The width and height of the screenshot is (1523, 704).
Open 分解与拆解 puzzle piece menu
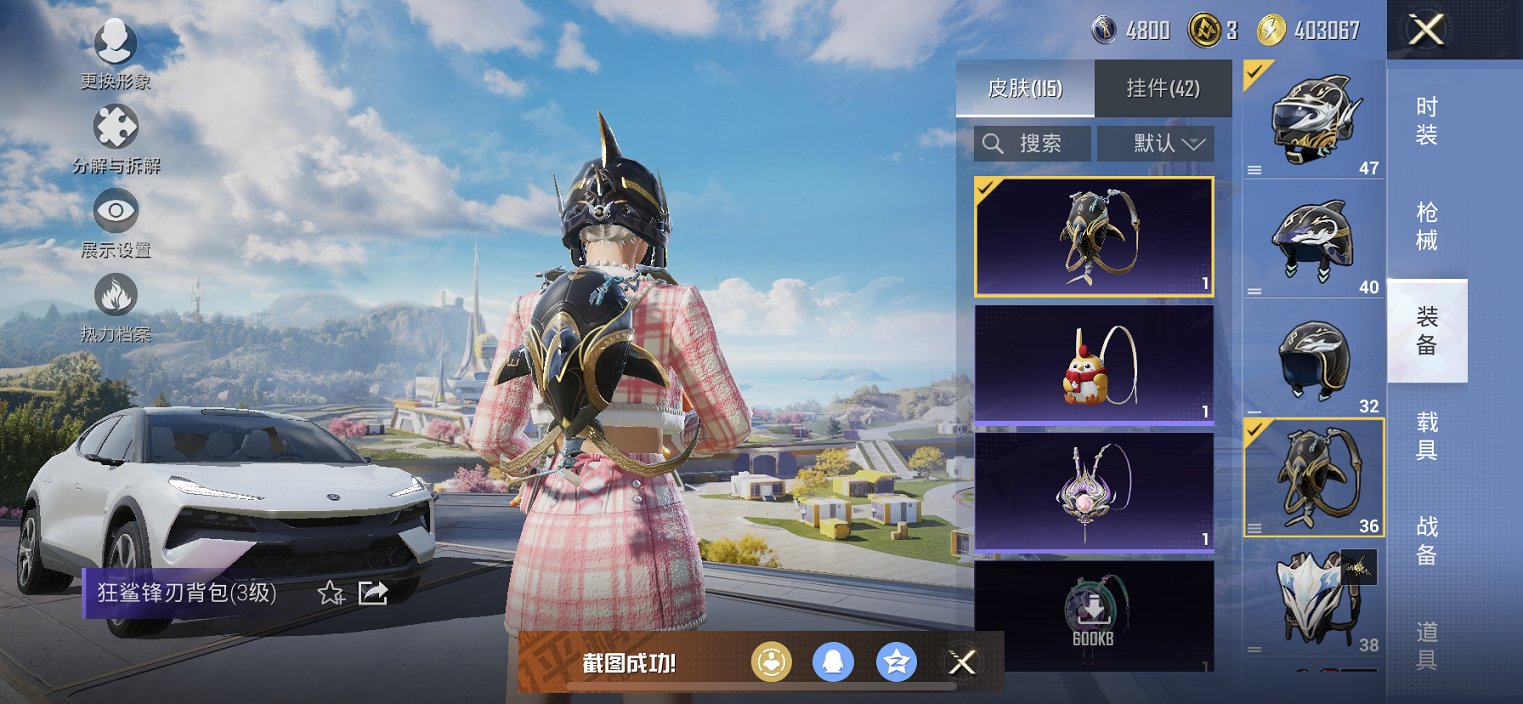click(x=115, y=130)
